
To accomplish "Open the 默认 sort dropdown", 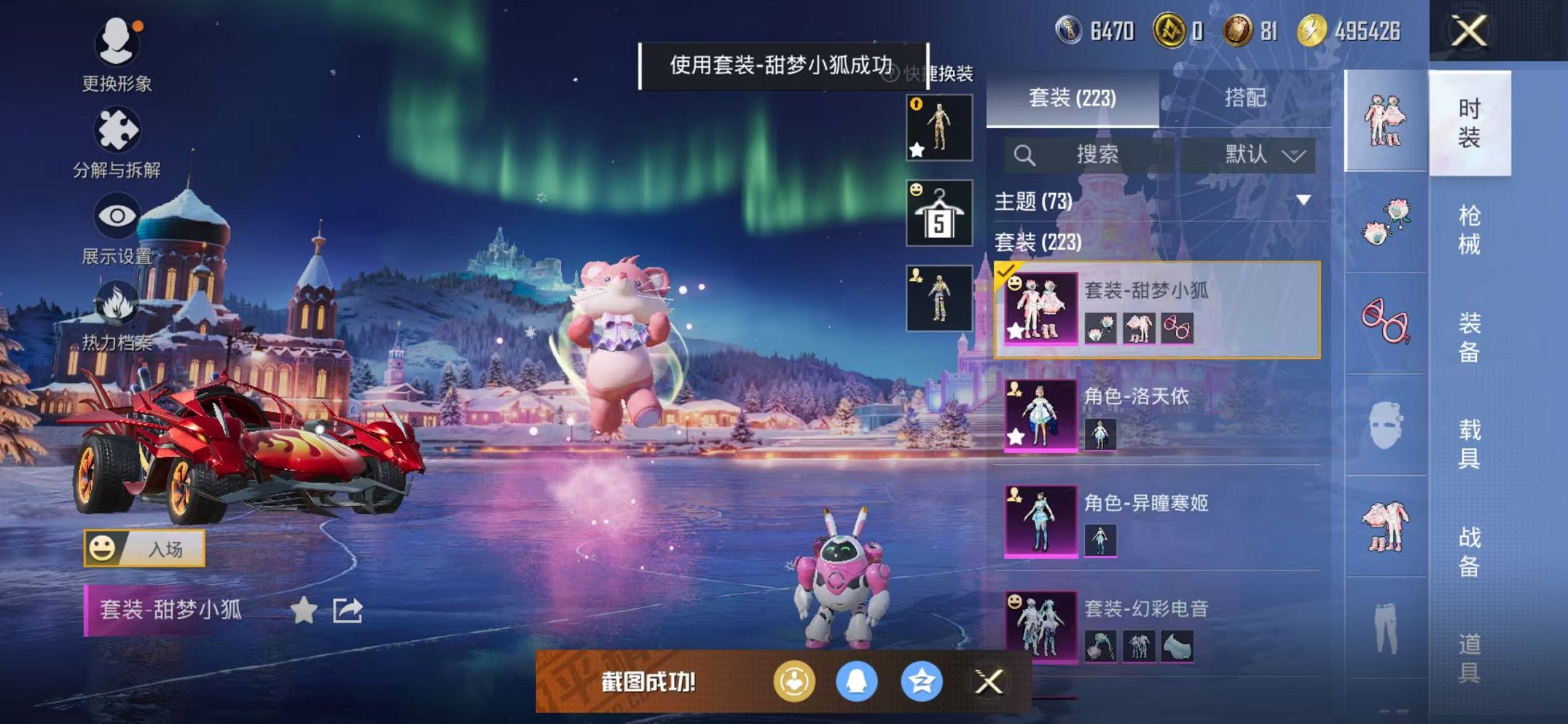I will coord(1259,155).
